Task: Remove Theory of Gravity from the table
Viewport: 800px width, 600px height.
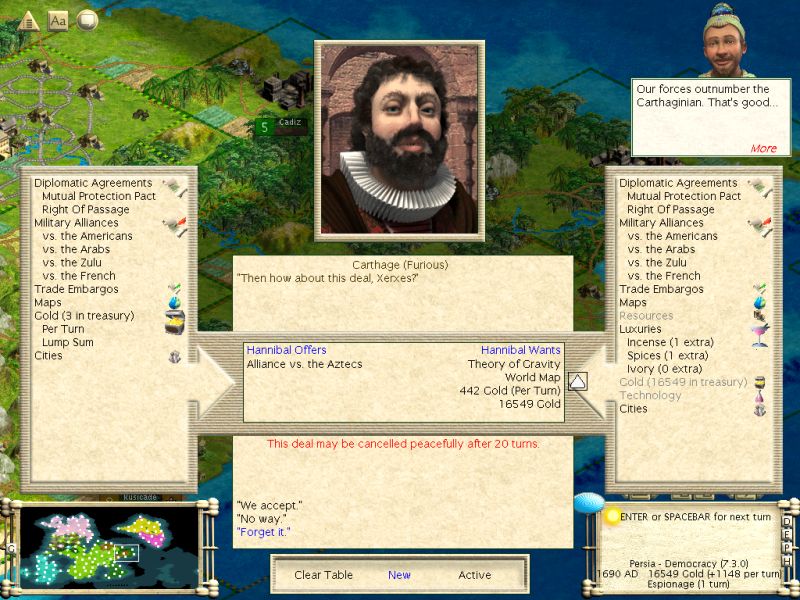Action: [514, 364]
